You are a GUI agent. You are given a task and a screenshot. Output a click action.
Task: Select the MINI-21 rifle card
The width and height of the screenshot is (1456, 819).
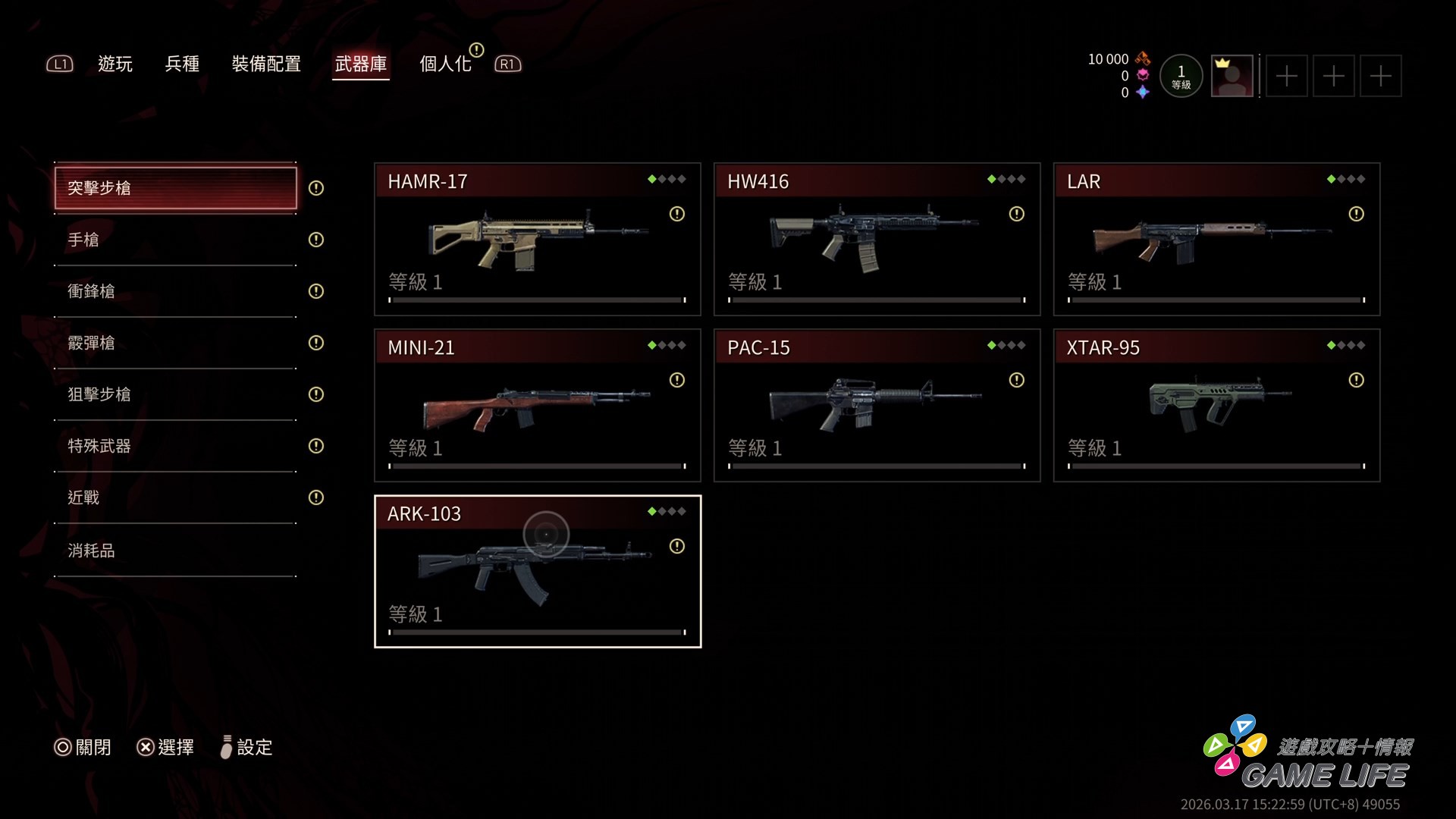click(x=538, y=406)
